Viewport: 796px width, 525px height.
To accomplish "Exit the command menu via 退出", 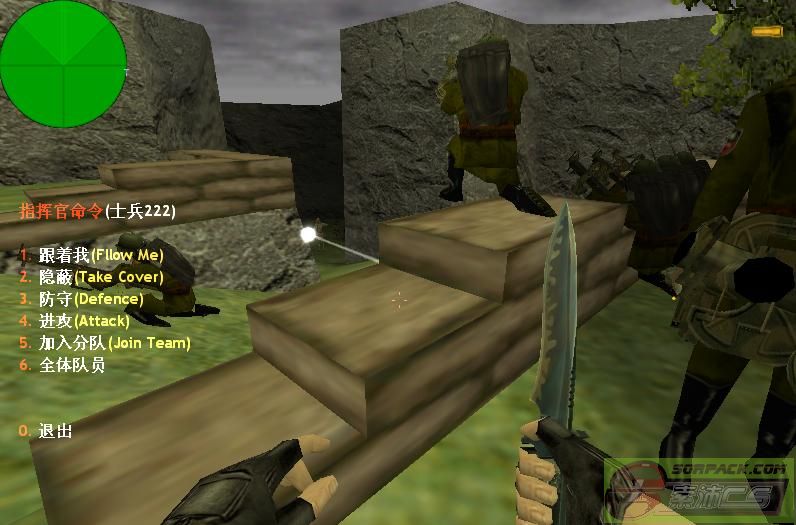I will [55, 431].
